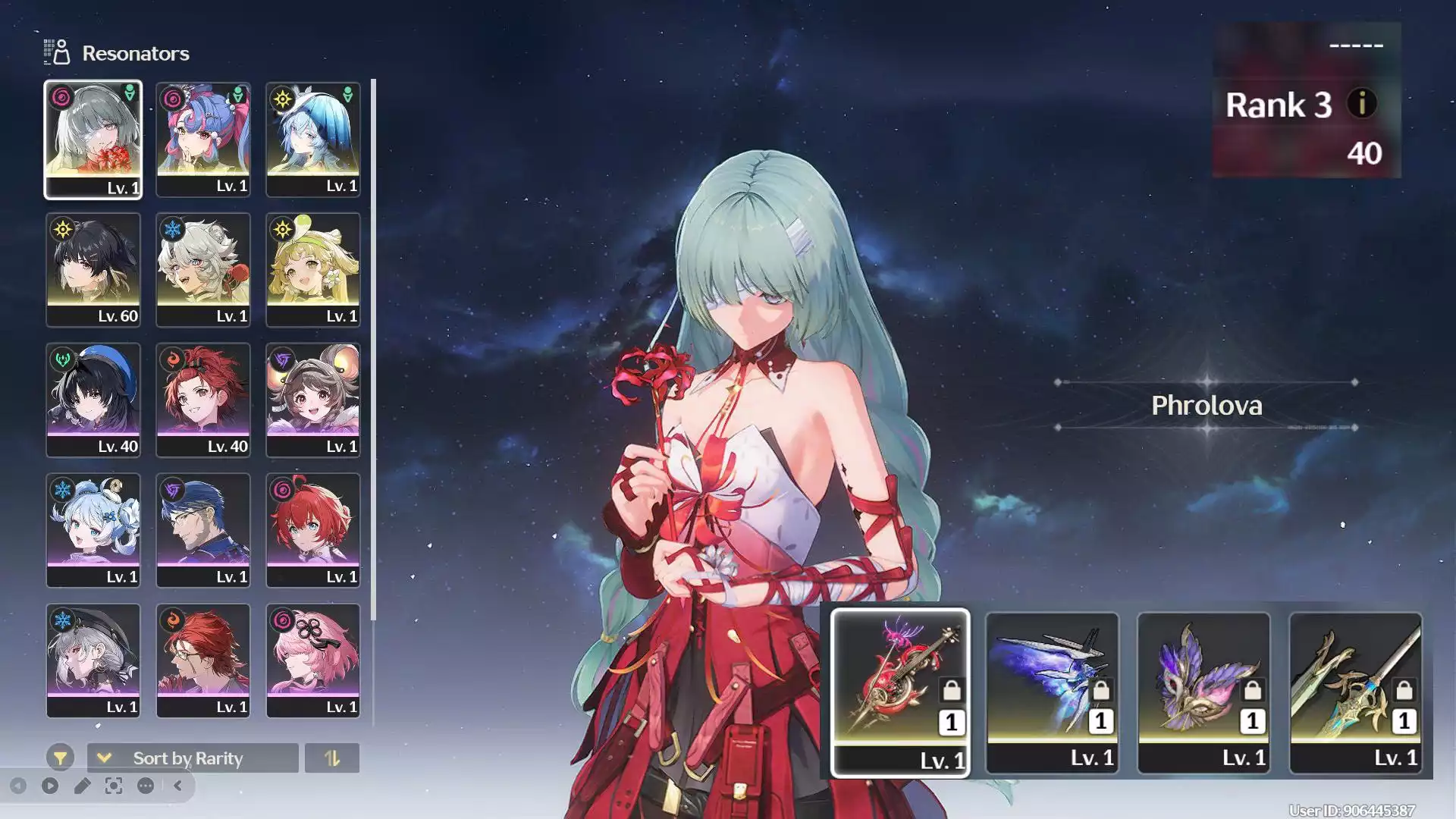
Task: Open the Sort by Rarity dropdown
Action: [191, 758]
